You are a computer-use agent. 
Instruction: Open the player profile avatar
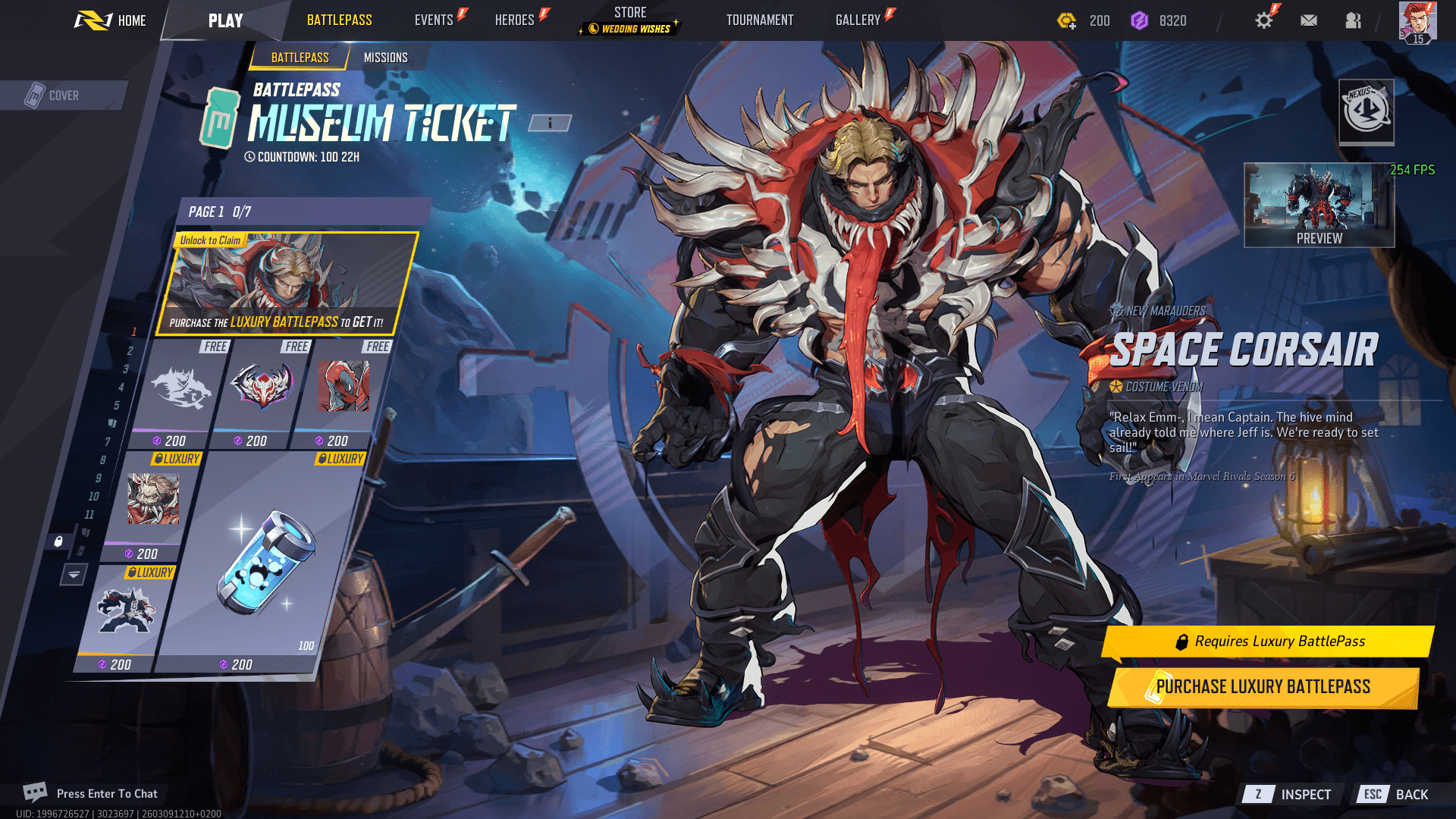coord(1417,21)
